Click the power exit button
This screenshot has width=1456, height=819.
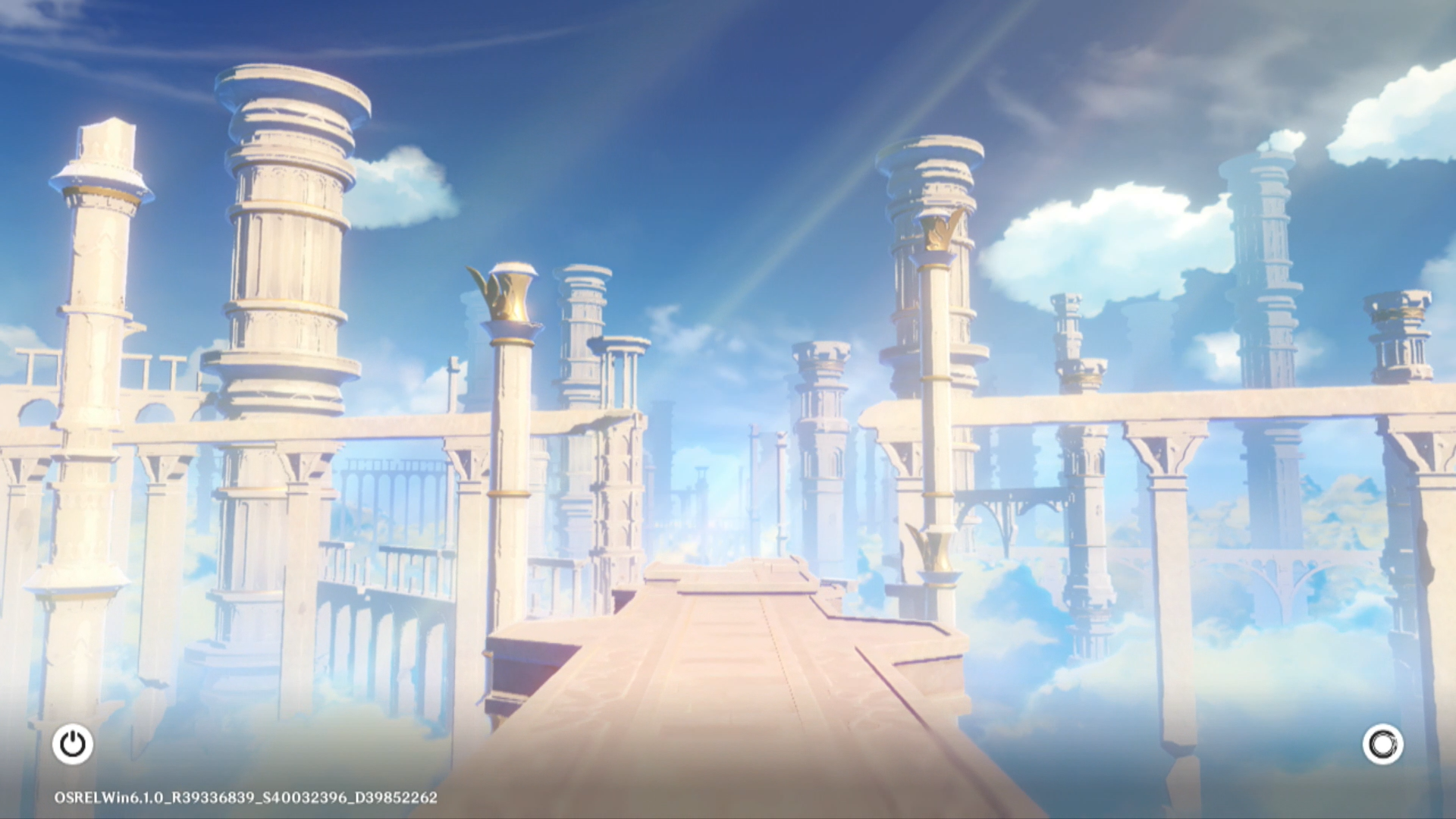(x=73, y=744)
